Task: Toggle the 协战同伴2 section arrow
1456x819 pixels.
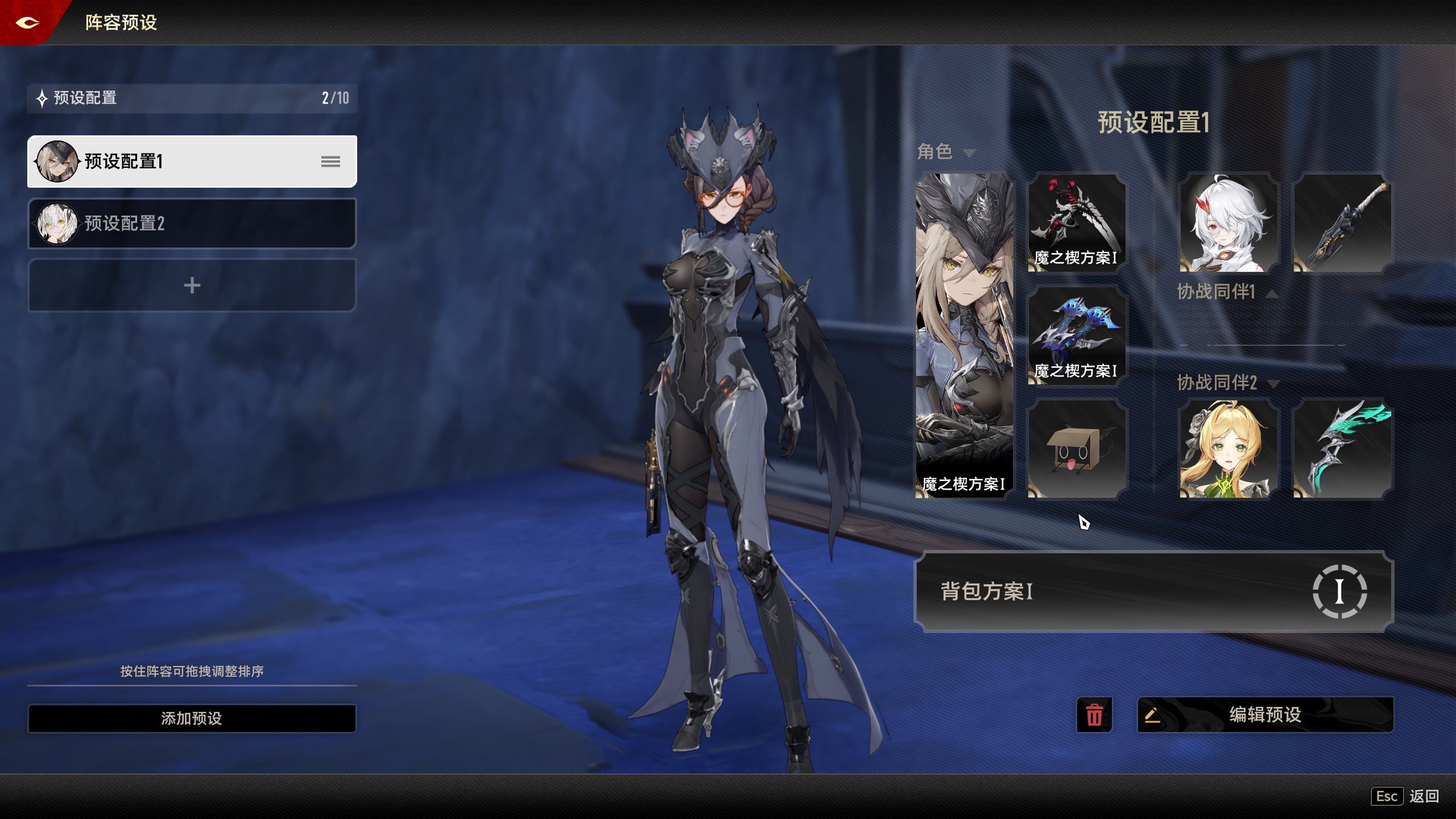Action: click(x=1274, y=384)
